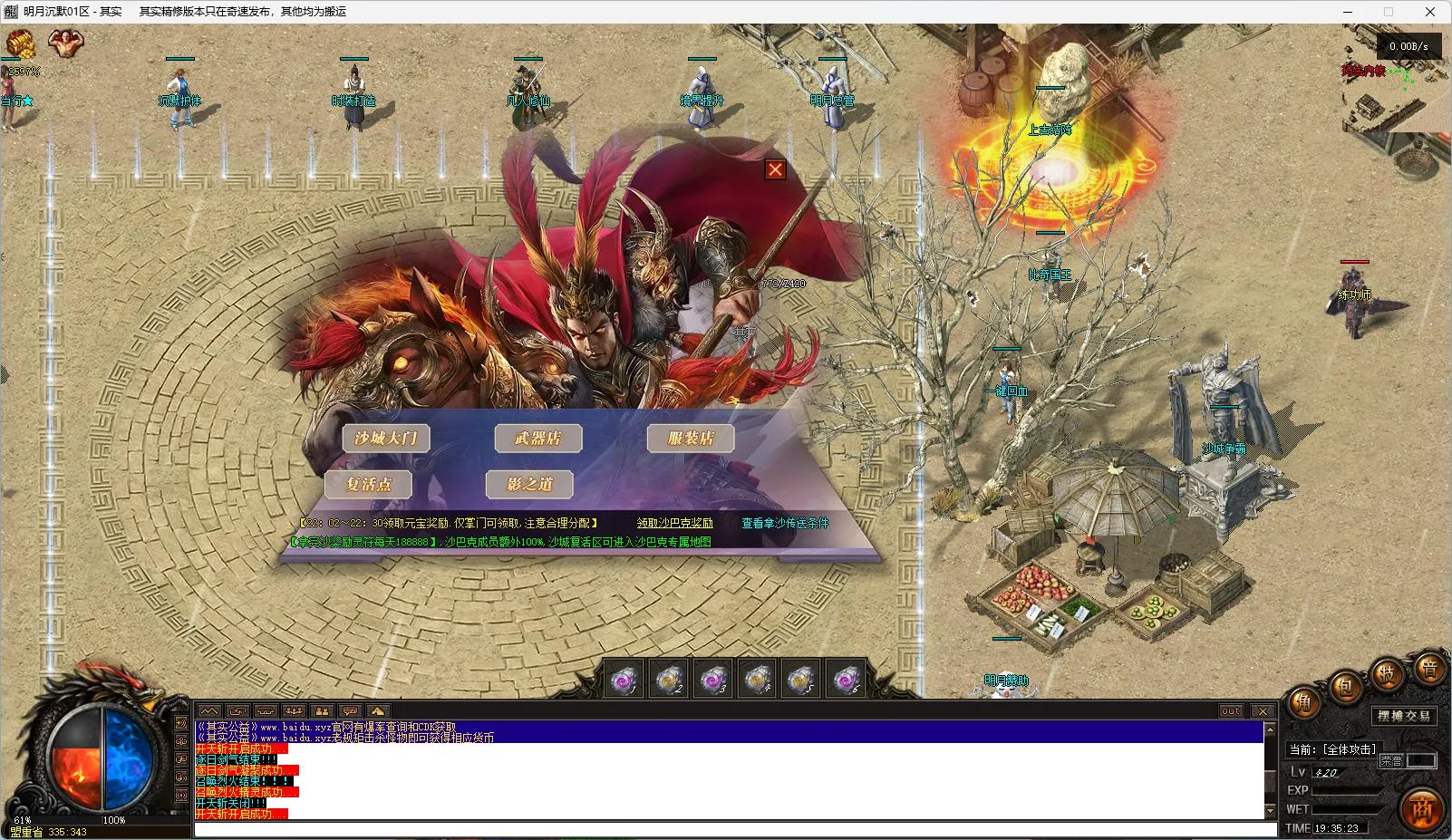The width and height of the screenshot is (1452, 840).
Task: Teleport to 沙城大门 from the dialog
Action: [386, 439]
